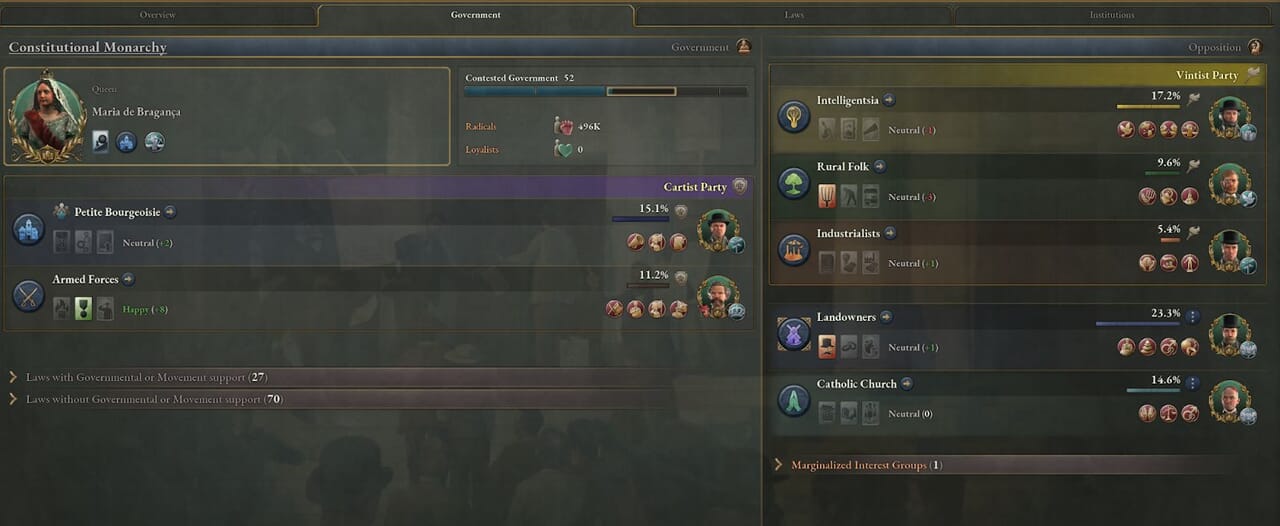Open the Intelligentsia interest group
This screenshot has width=1280, height=526.
point(847,100)
